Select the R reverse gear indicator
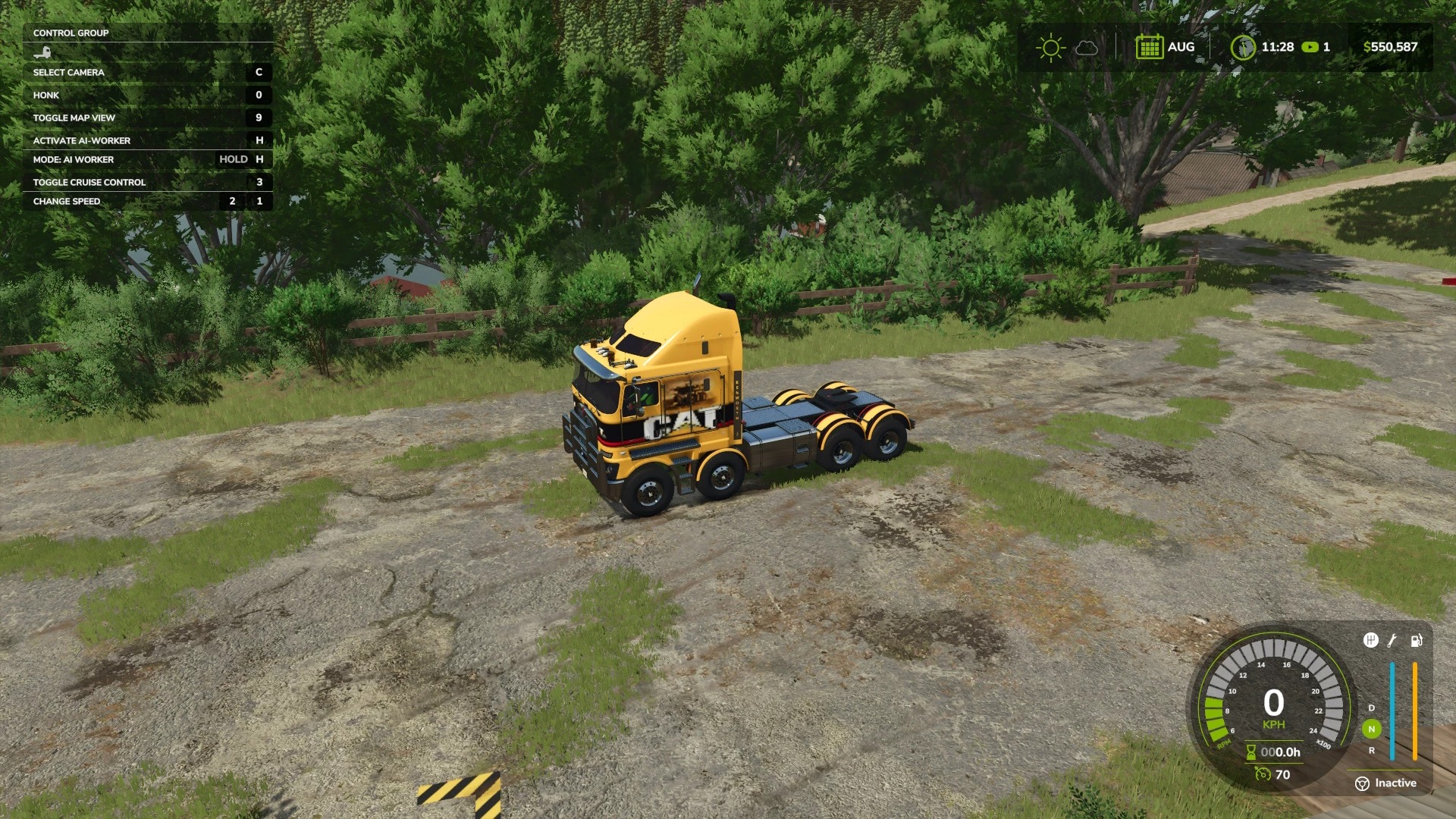This screenshot has width=1456, height=819. (1371, 751)
